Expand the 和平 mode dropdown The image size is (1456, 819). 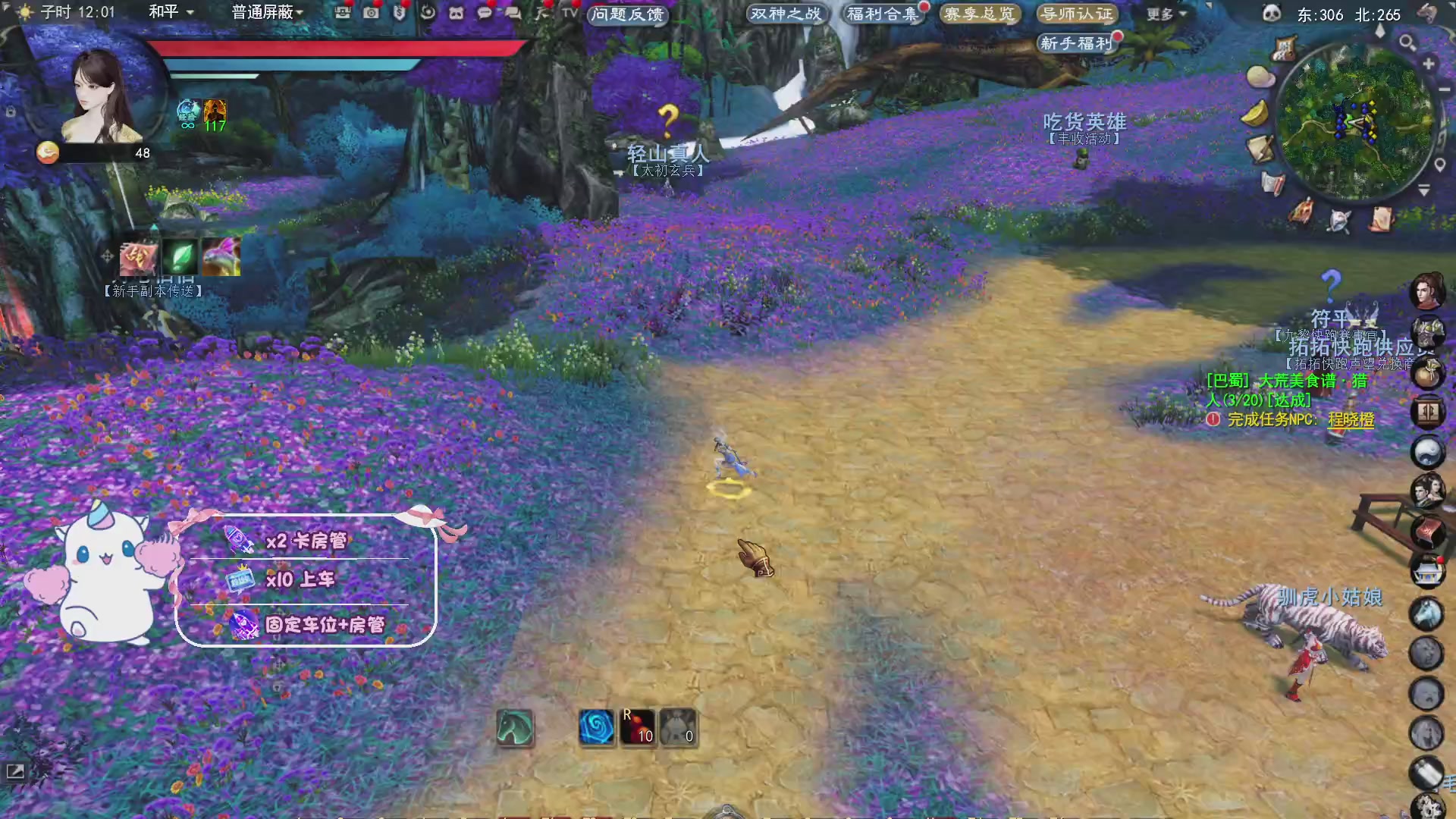(x=168, y=13)
